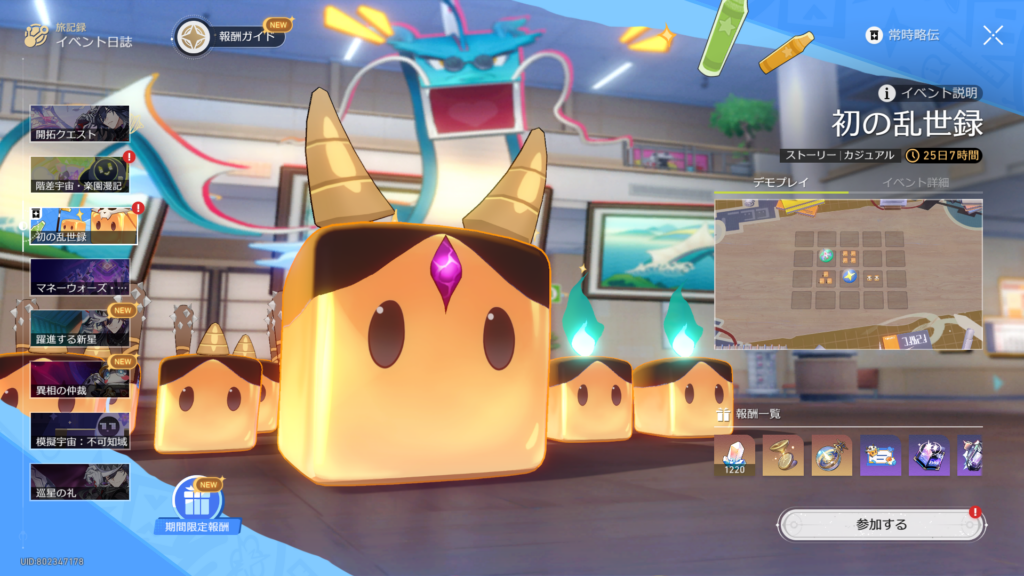Screen dimensions: 1024x576
Task: Choose the 異相の仲裁 event entry
Action: (80, 379)
